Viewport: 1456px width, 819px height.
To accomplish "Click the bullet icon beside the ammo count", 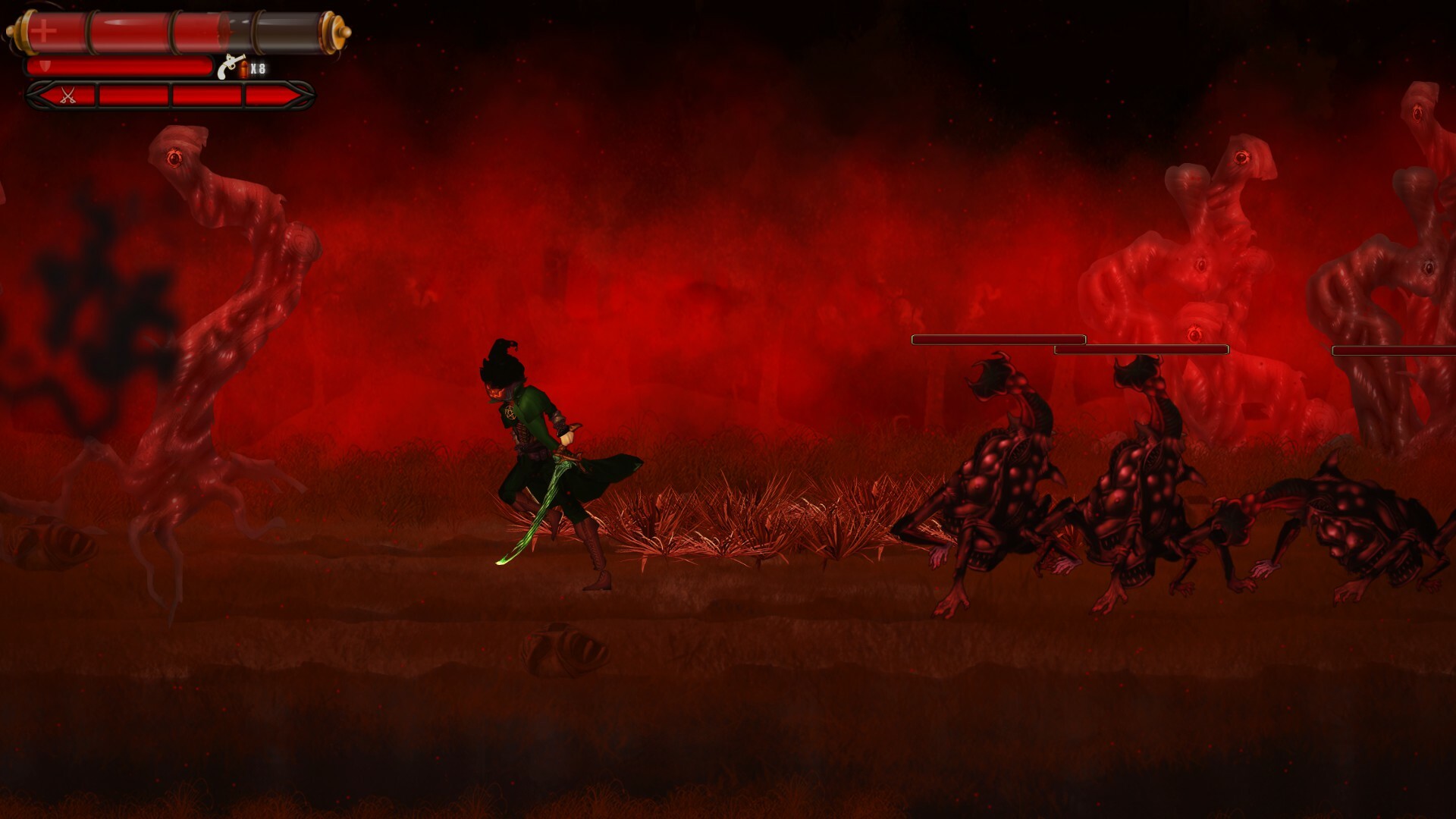I will tap(244, 69).
